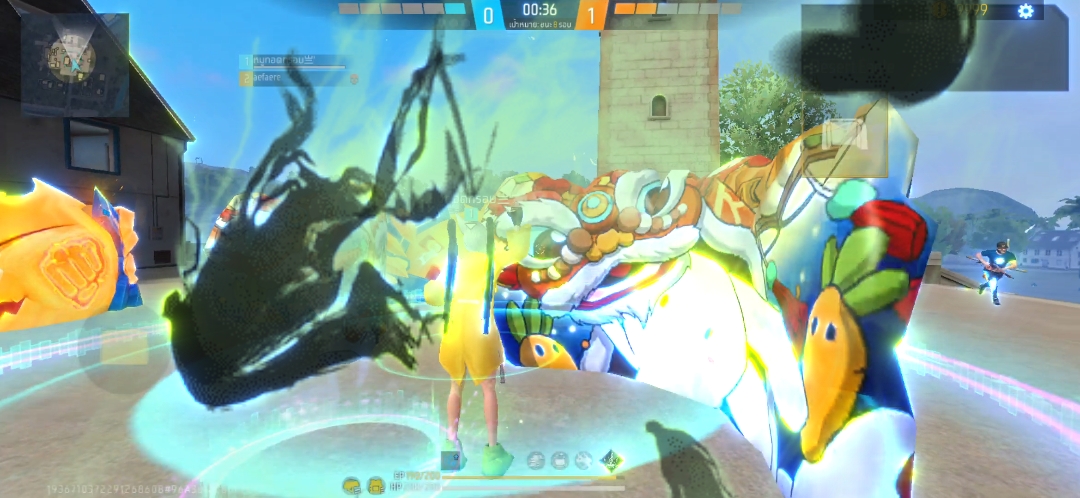Open the settings gear icon

click(1025, 11)
